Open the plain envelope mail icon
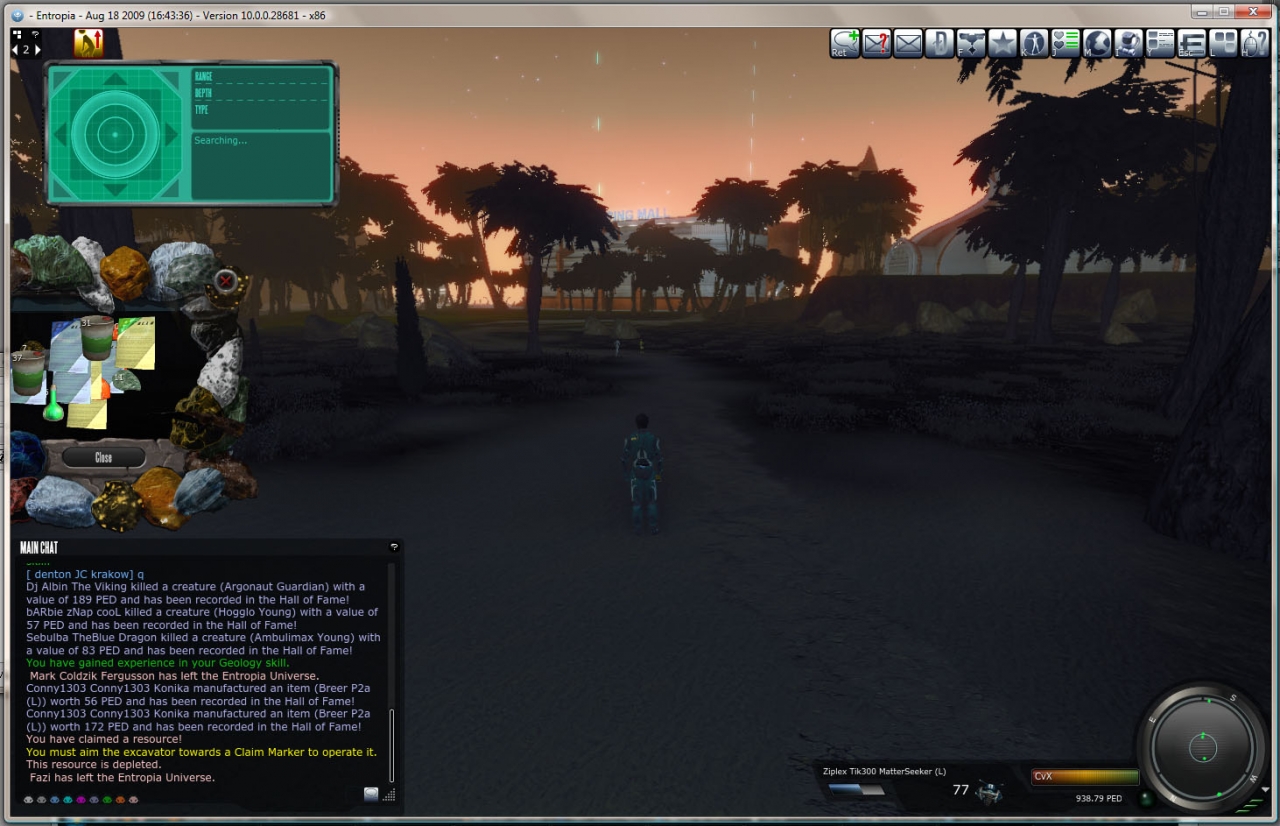The height and width of the screenshot is (826, 1280). click(908, 44)
